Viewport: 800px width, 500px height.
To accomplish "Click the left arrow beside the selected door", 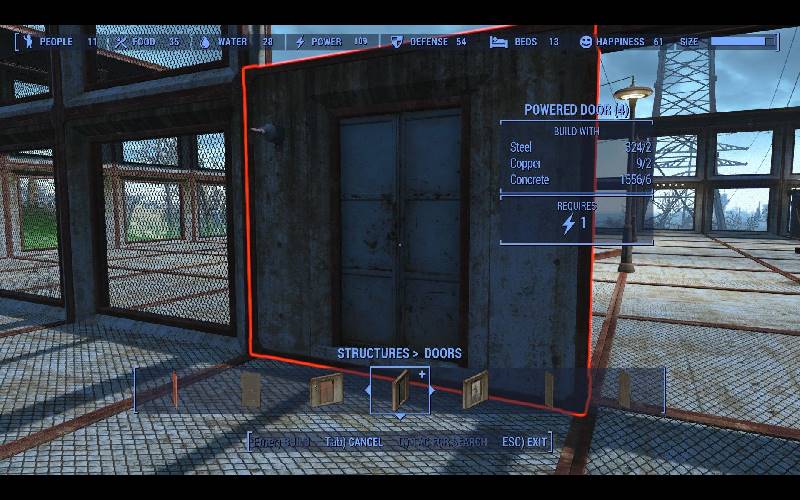I will tap(368, 389).
